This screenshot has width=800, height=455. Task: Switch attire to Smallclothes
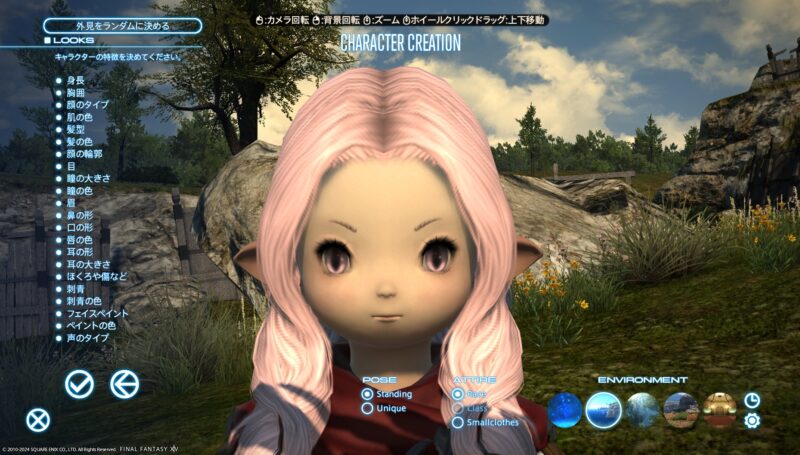click(x=490, y=422)
